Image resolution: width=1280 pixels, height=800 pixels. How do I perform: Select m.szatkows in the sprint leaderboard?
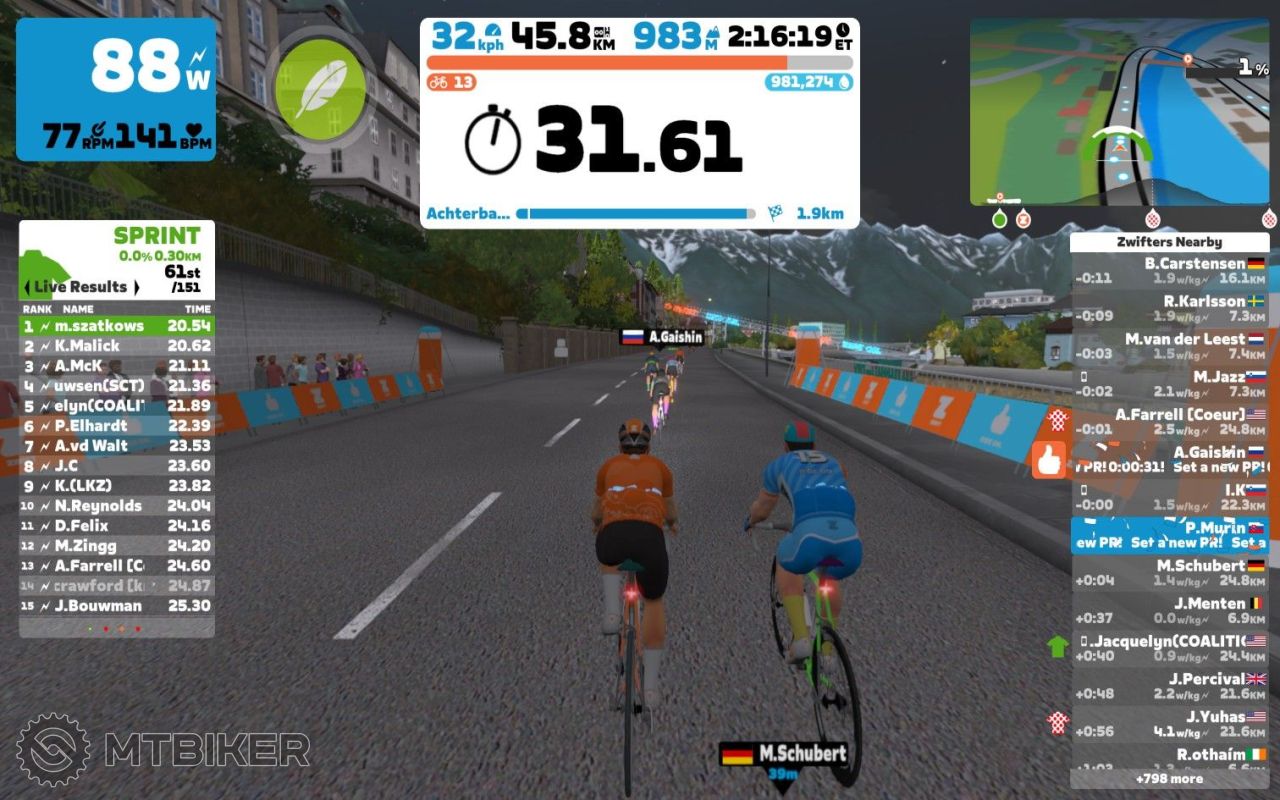(x=117, y=326)
